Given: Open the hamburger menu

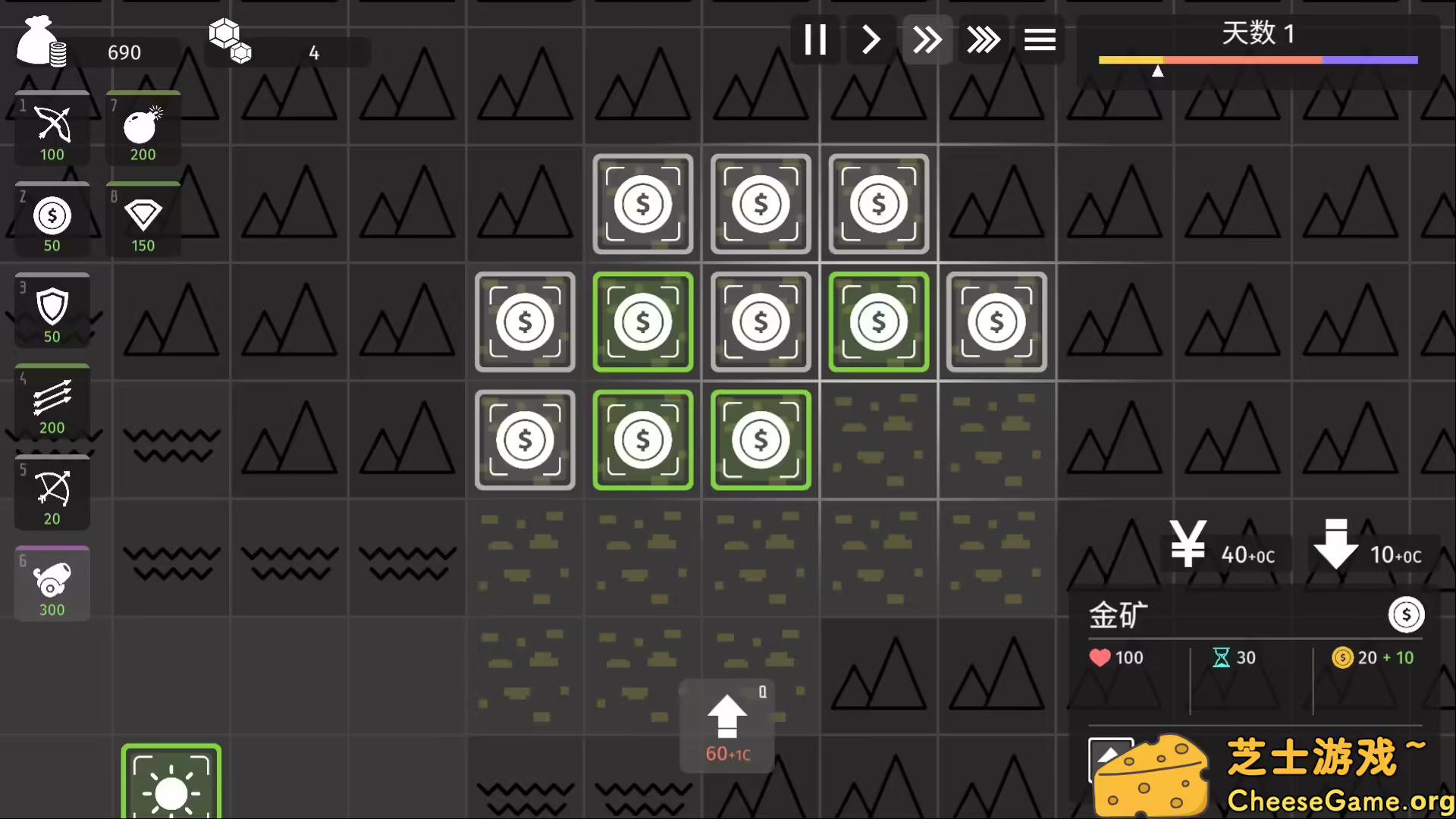Looking at the screenshot, I should coord(1040,39).
